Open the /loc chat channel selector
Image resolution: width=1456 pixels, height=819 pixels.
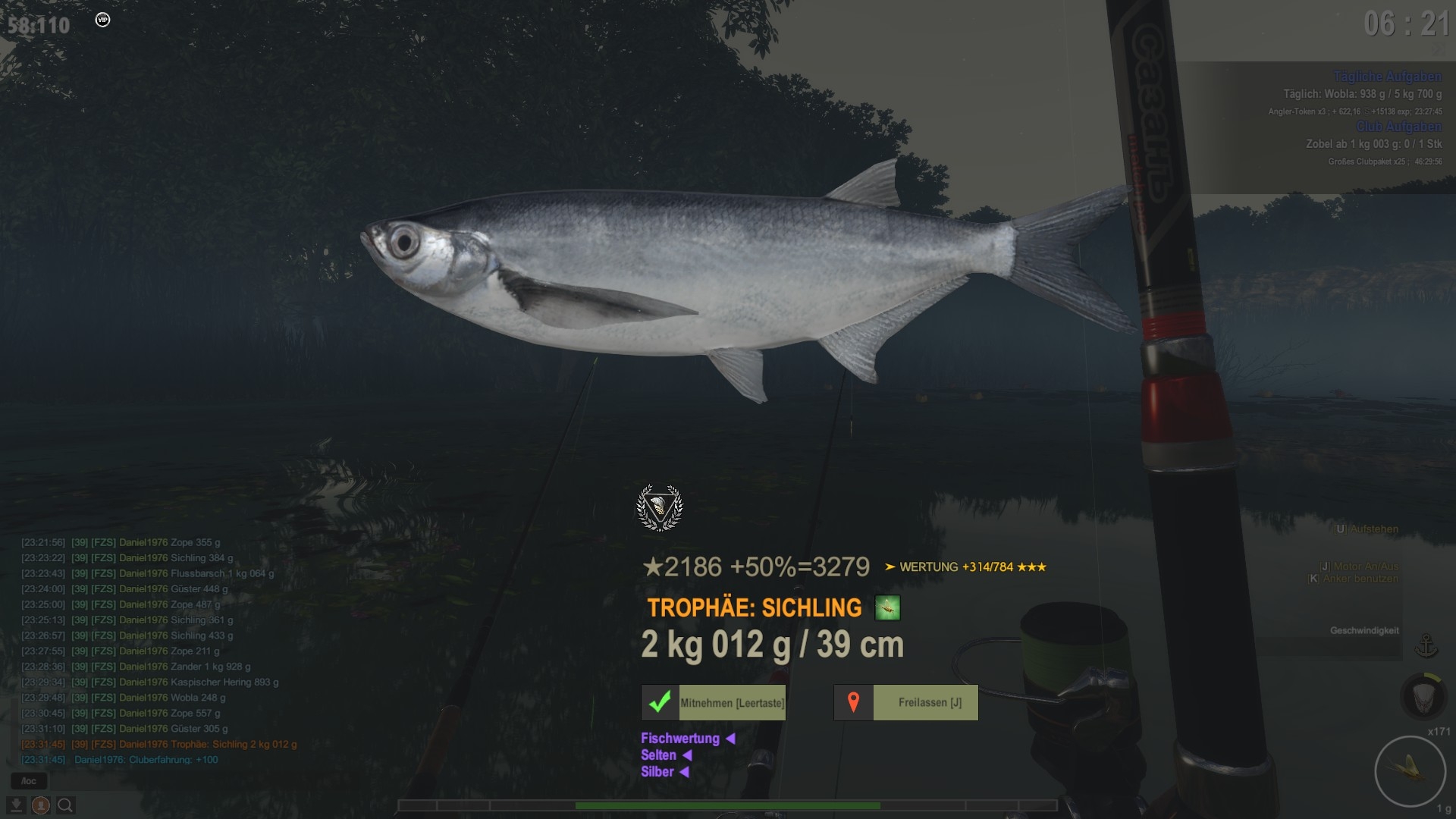(x=29, y=781)
